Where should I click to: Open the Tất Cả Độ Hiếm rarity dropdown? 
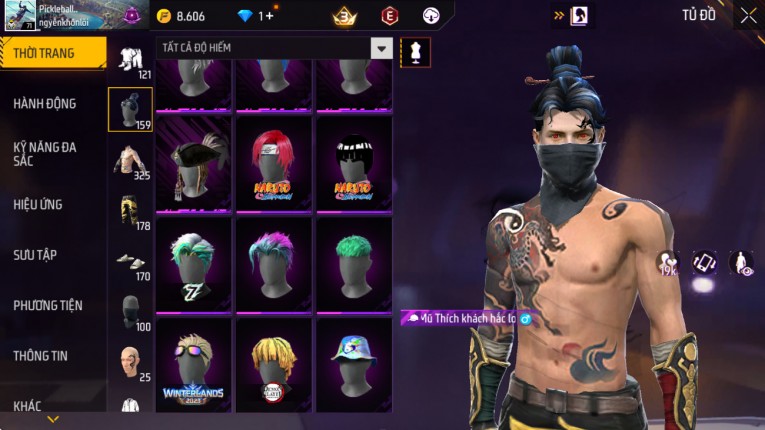pos(381,48)
